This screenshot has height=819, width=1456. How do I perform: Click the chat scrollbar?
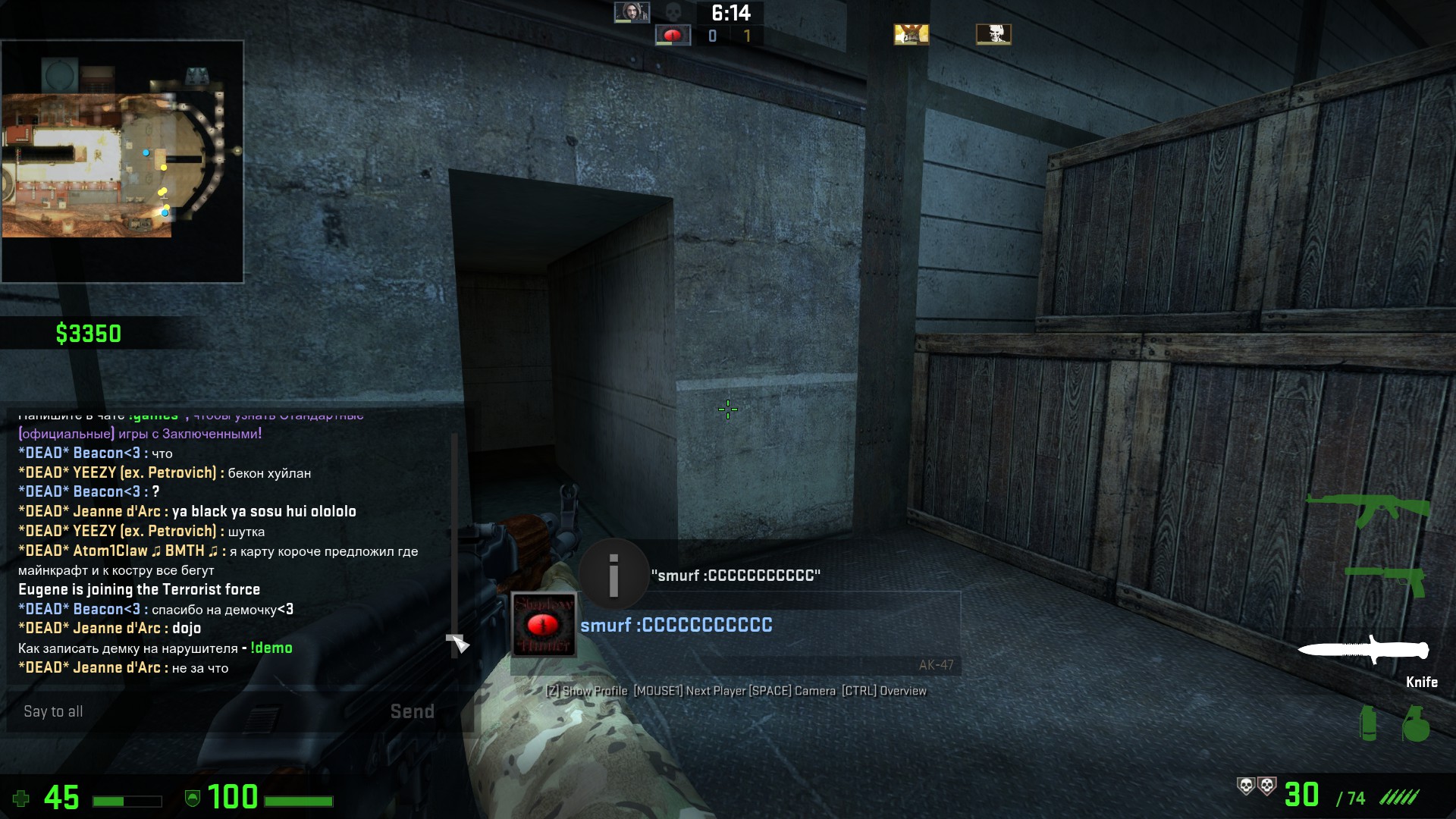point(454,531)
